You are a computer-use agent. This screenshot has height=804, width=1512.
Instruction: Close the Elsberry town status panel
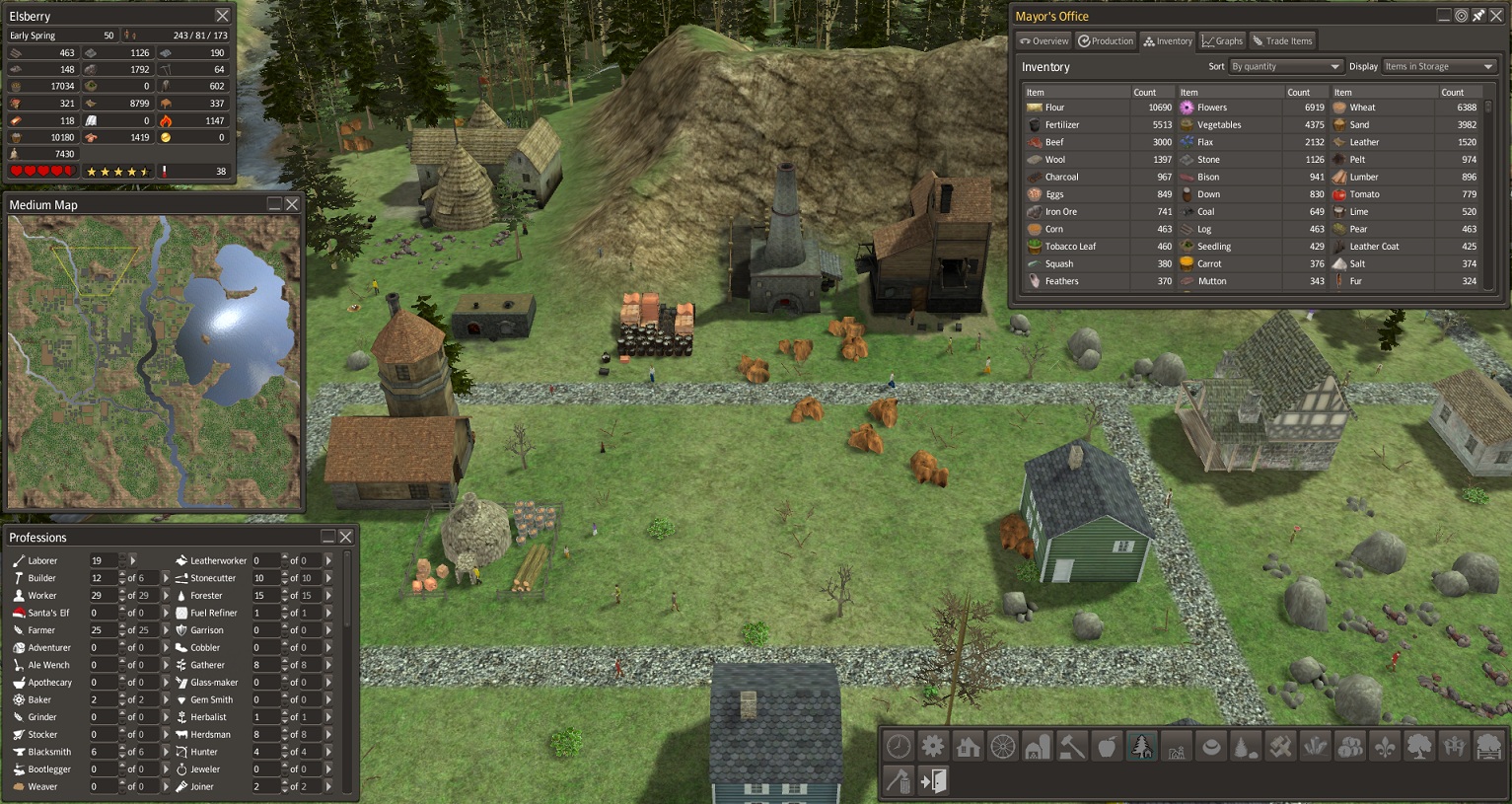click(223, 16)
